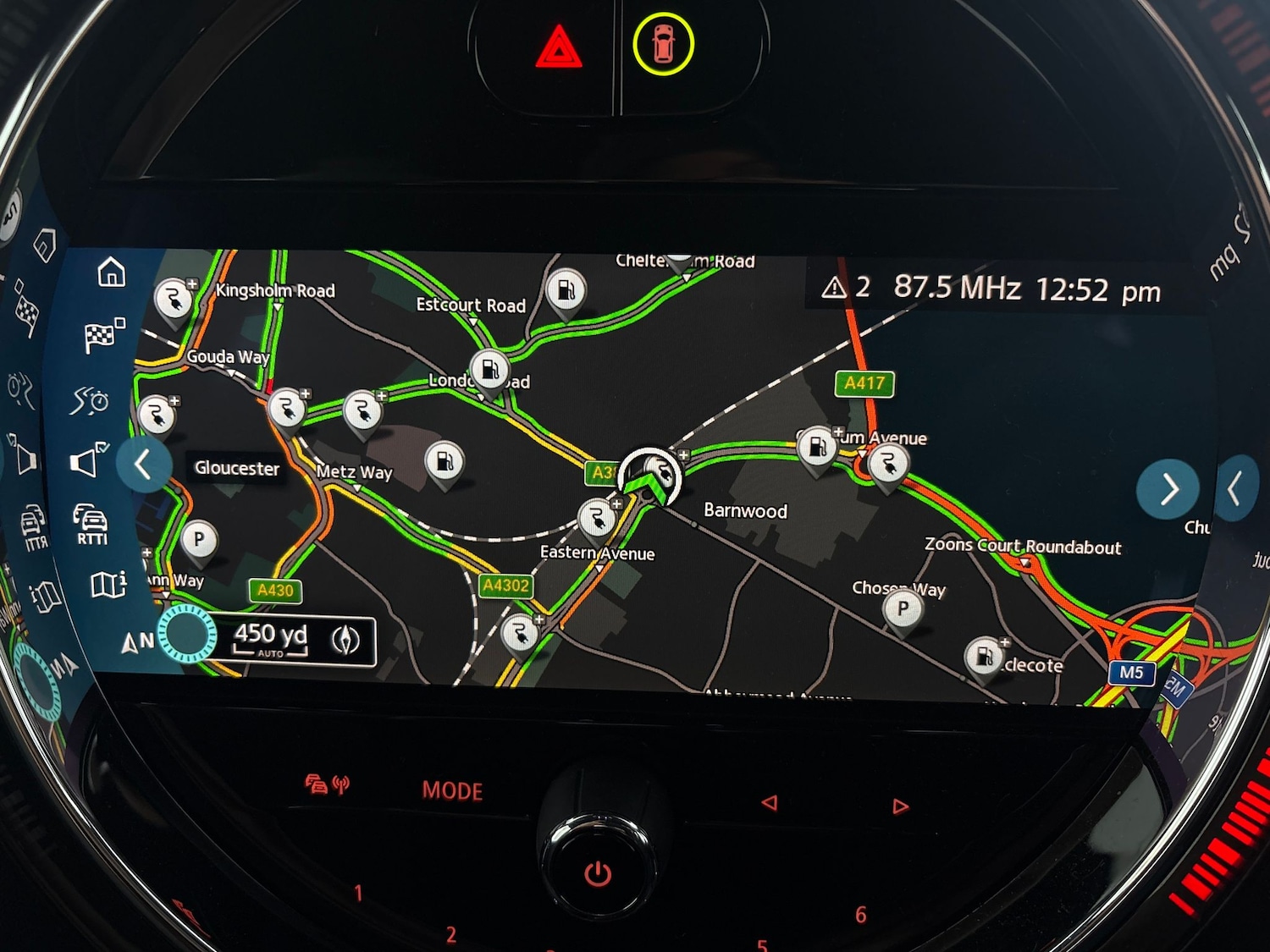Select the charging station marker near Kingsholm Road
This screenshot has height=952, width=1270.
(174, 299)
